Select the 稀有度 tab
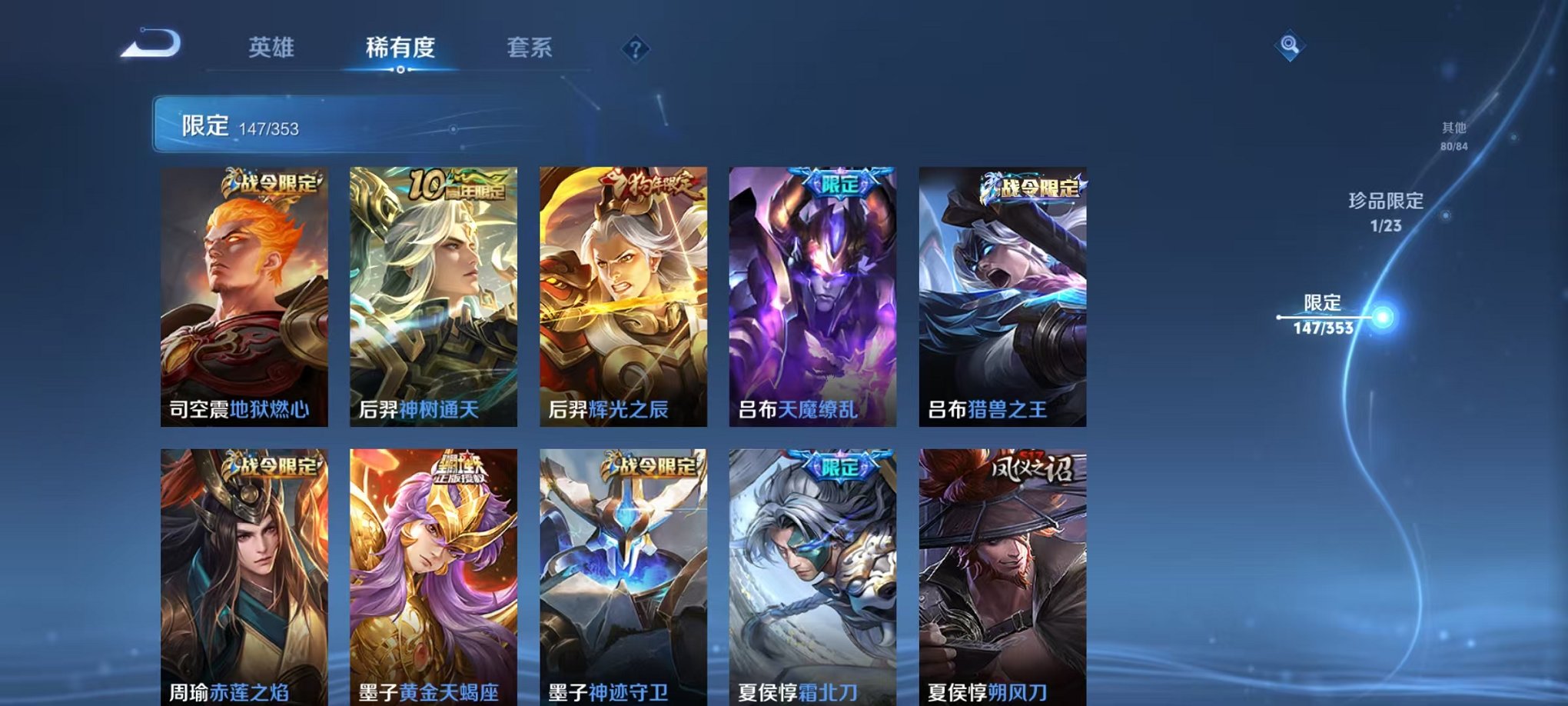 click(400, 46)
